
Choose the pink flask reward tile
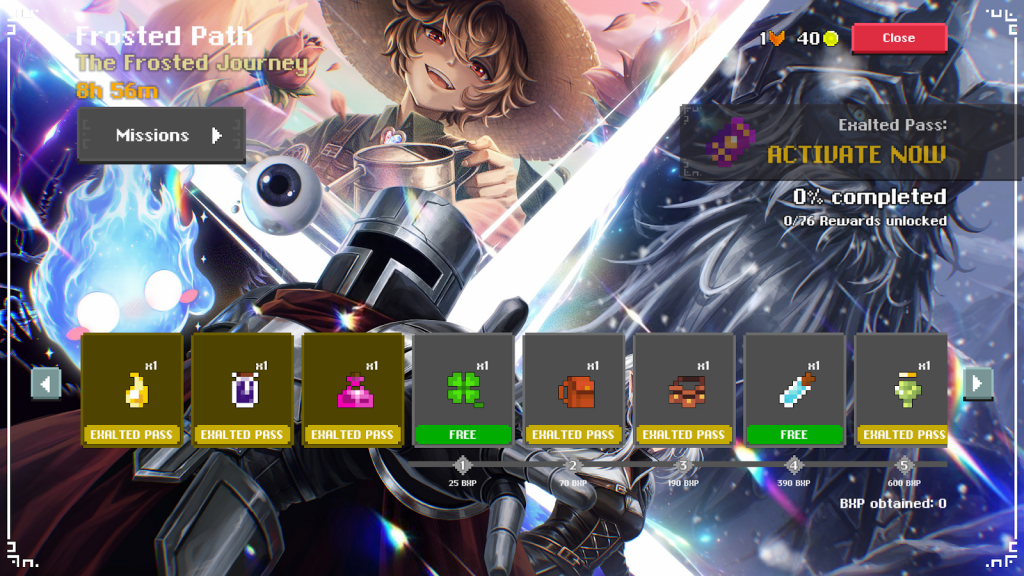pos(353,390)
